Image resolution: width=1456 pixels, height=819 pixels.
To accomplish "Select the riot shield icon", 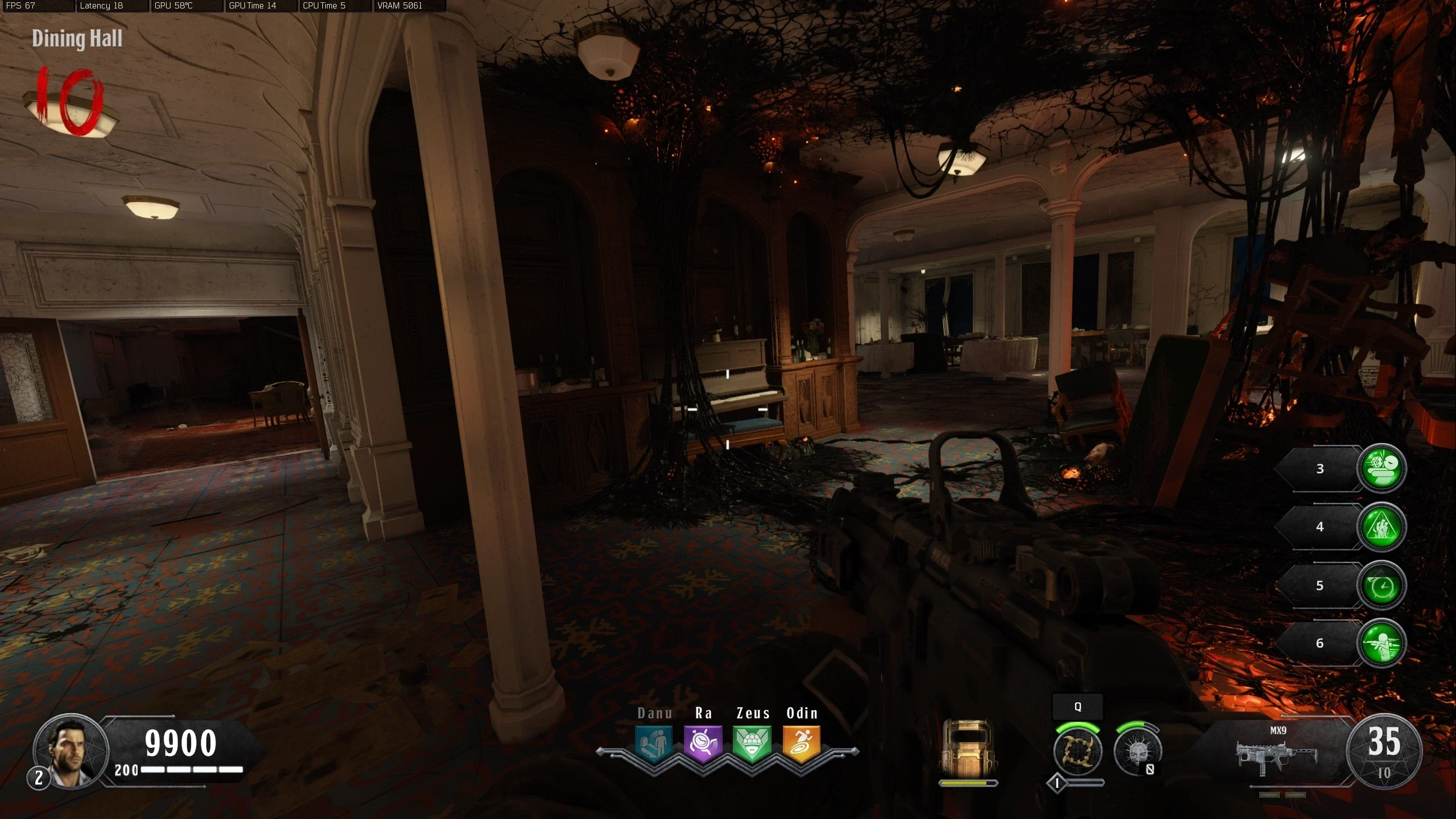I will point(968,748).
